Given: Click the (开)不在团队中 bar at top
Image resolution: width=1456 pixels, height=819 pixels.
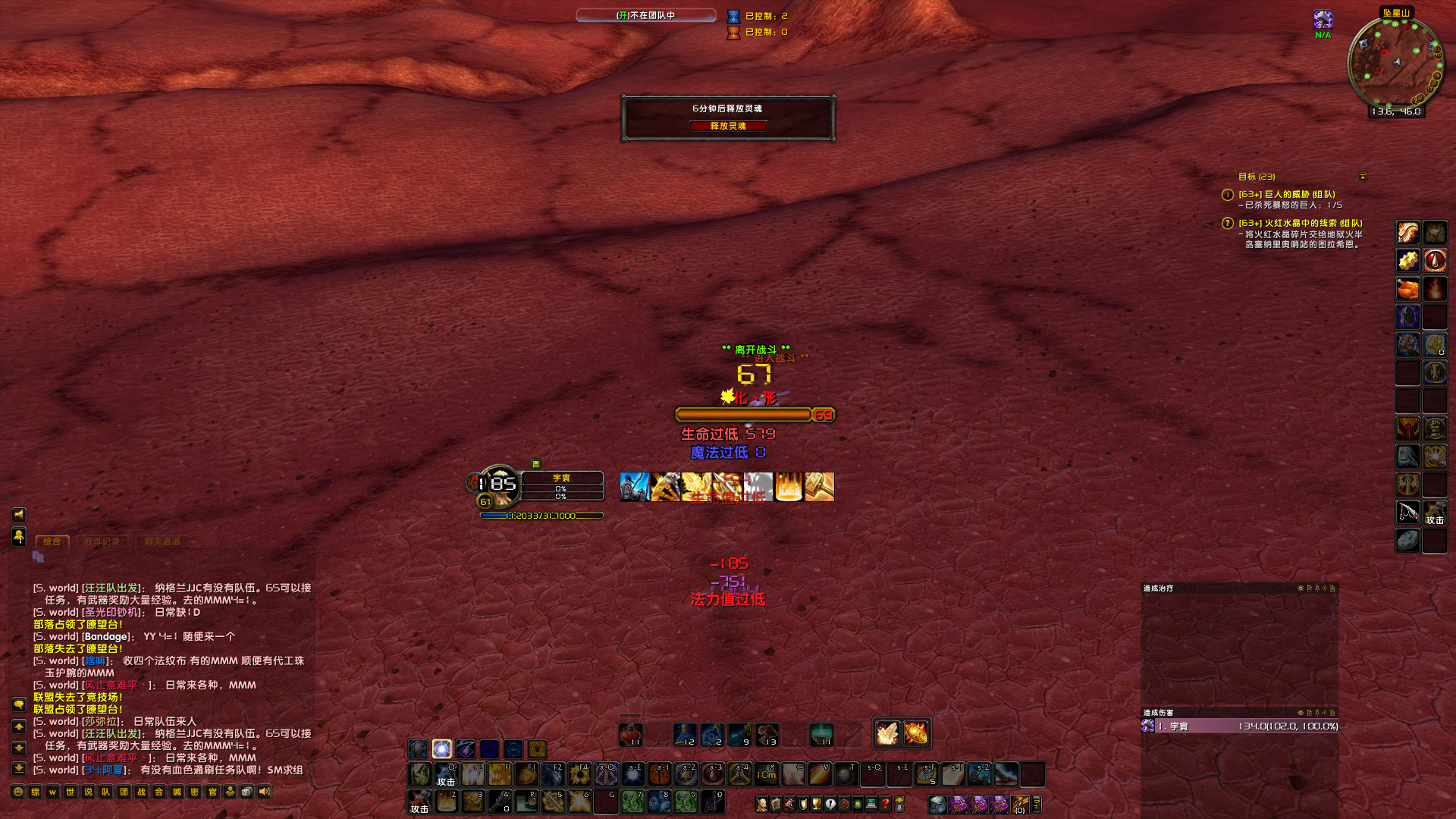Looking at the screenshot, I should point(645,14).
